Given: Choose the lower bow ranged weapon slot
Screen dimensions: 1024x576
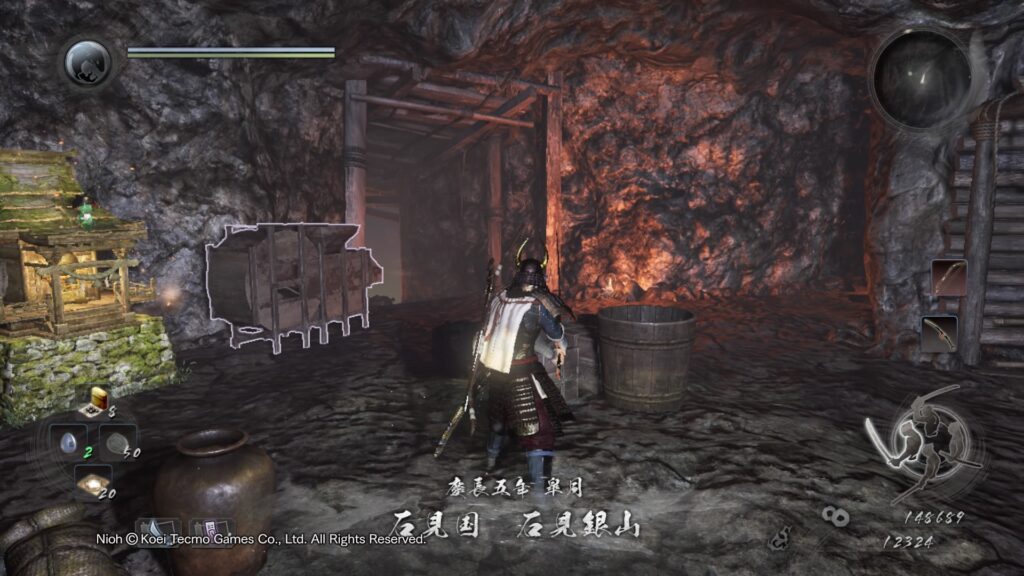Looking at the screenshot, I should pyautogui.click(x=939, y=333).
